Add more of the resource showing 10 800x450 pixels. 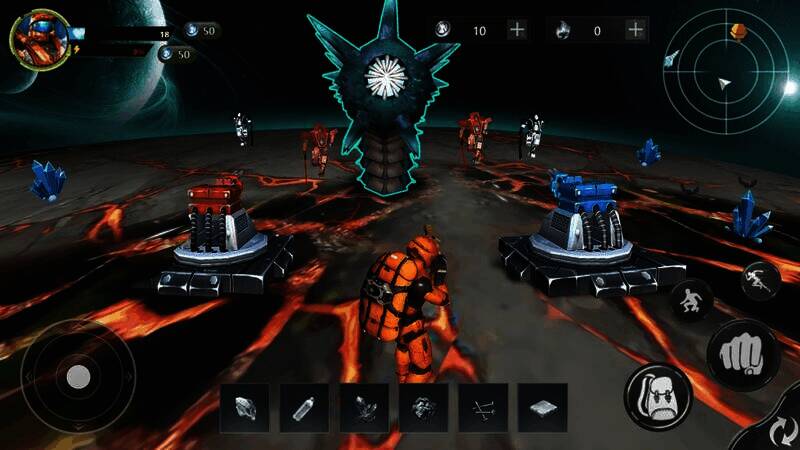pyautogui.click(x=517, y=30)
